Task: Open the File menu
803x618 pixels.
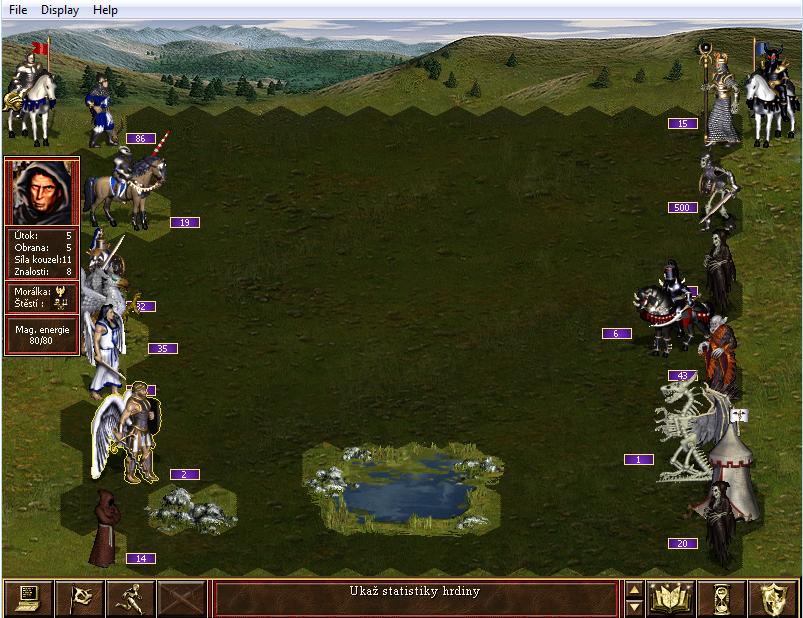Action: (x=18, y=10)
